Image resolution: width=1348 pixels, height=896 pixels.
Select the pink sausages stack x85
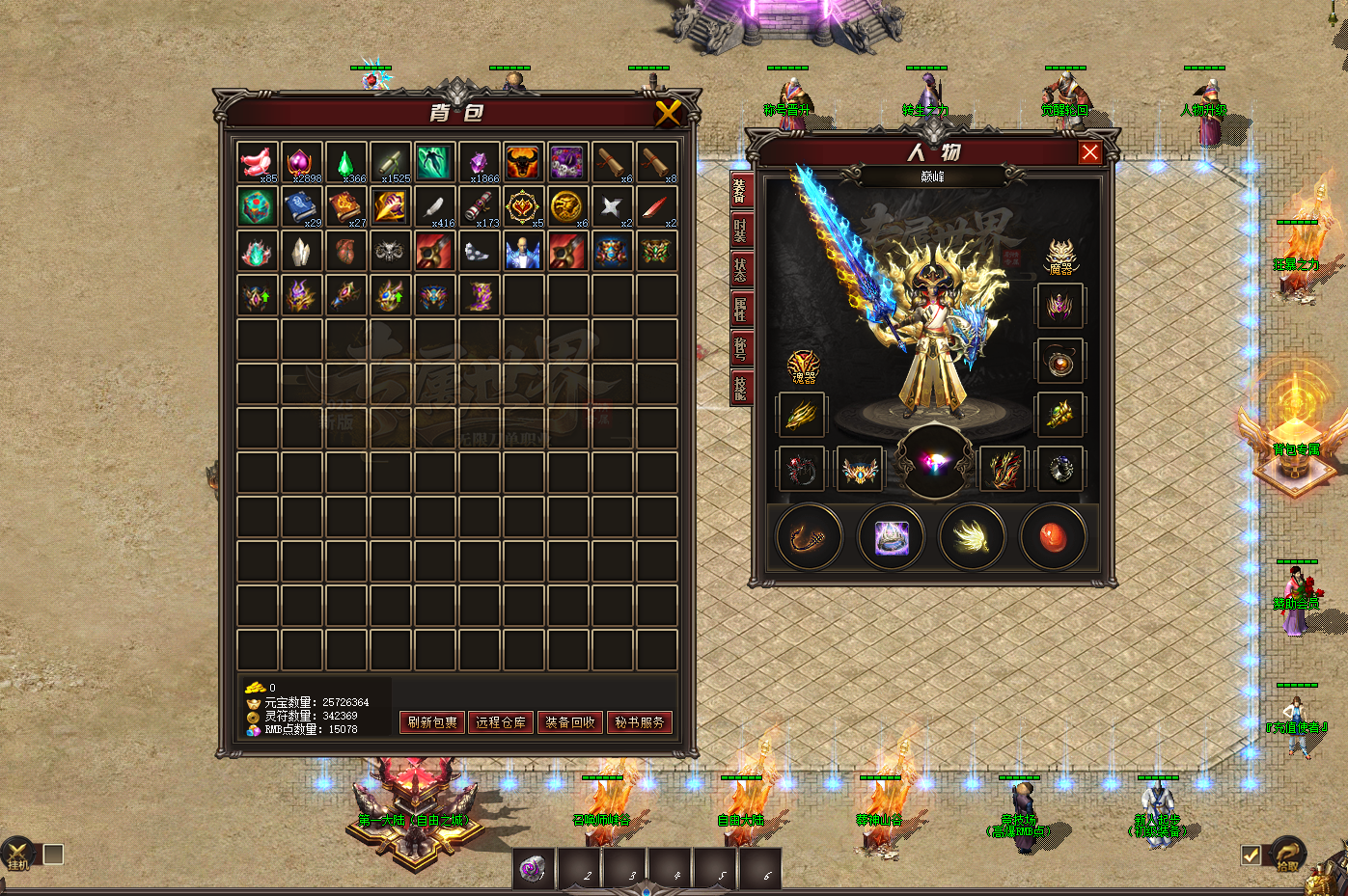pyautogui.click(x=257, y=162)
